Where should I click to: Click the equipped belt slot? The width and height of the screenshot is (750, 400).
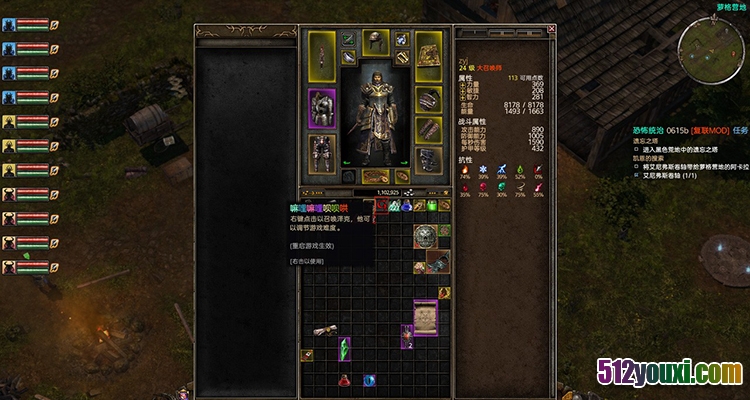(x=376, y=176)
